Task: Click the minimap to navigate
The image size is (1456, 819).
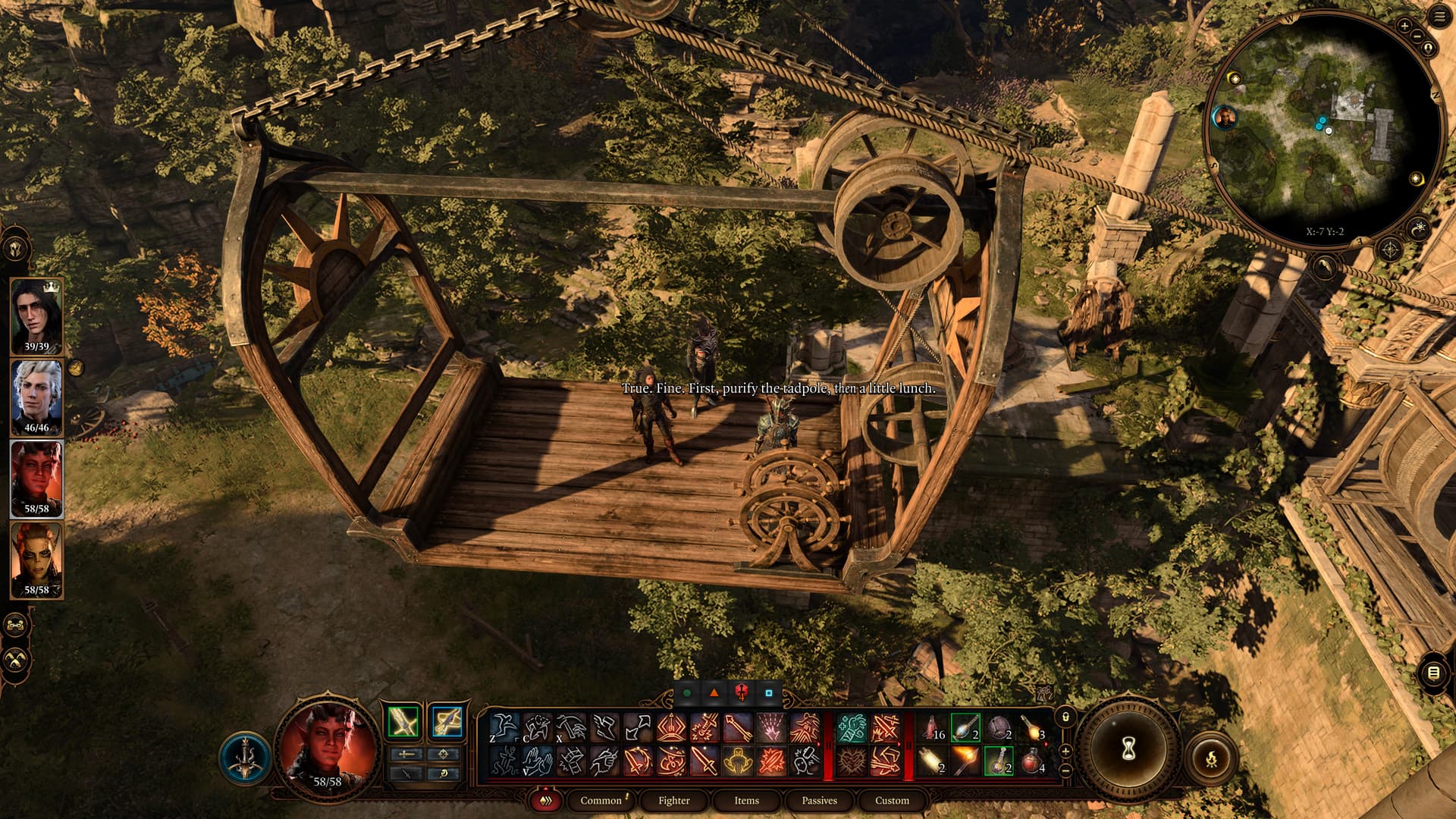Action: point(1323,129)
